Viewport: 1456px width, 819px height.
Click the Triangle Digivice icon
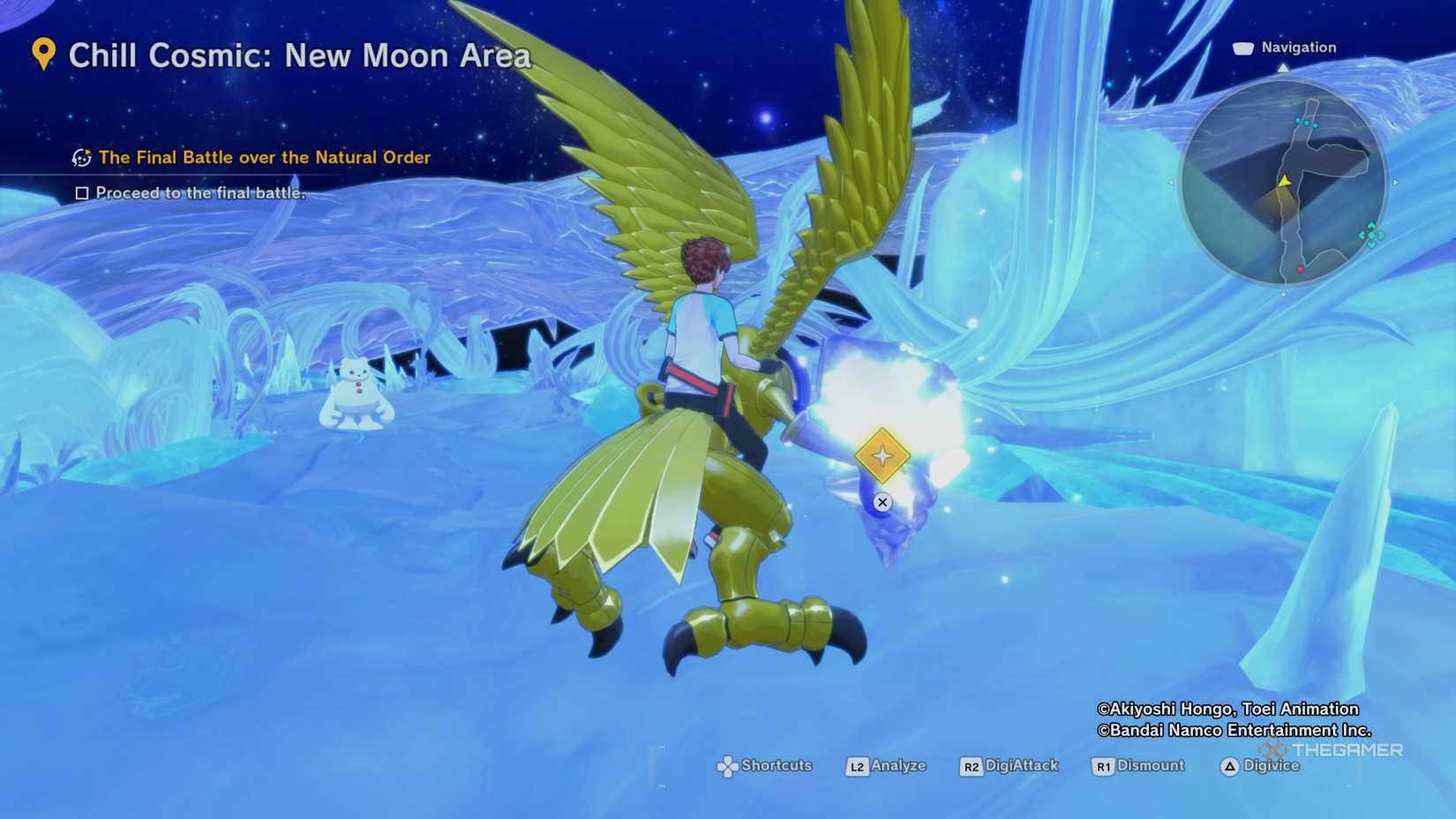point(1229,765)
